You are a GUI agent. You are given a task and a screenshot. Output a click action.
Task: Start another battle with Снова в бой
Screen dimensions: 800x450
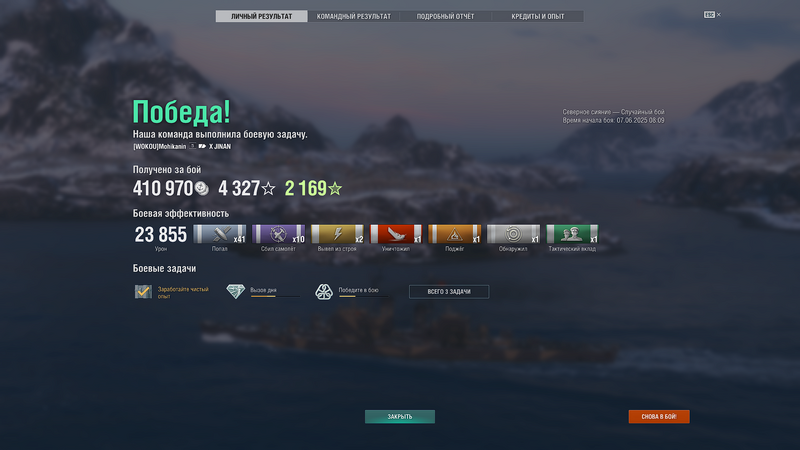click(x=658, y=417)
